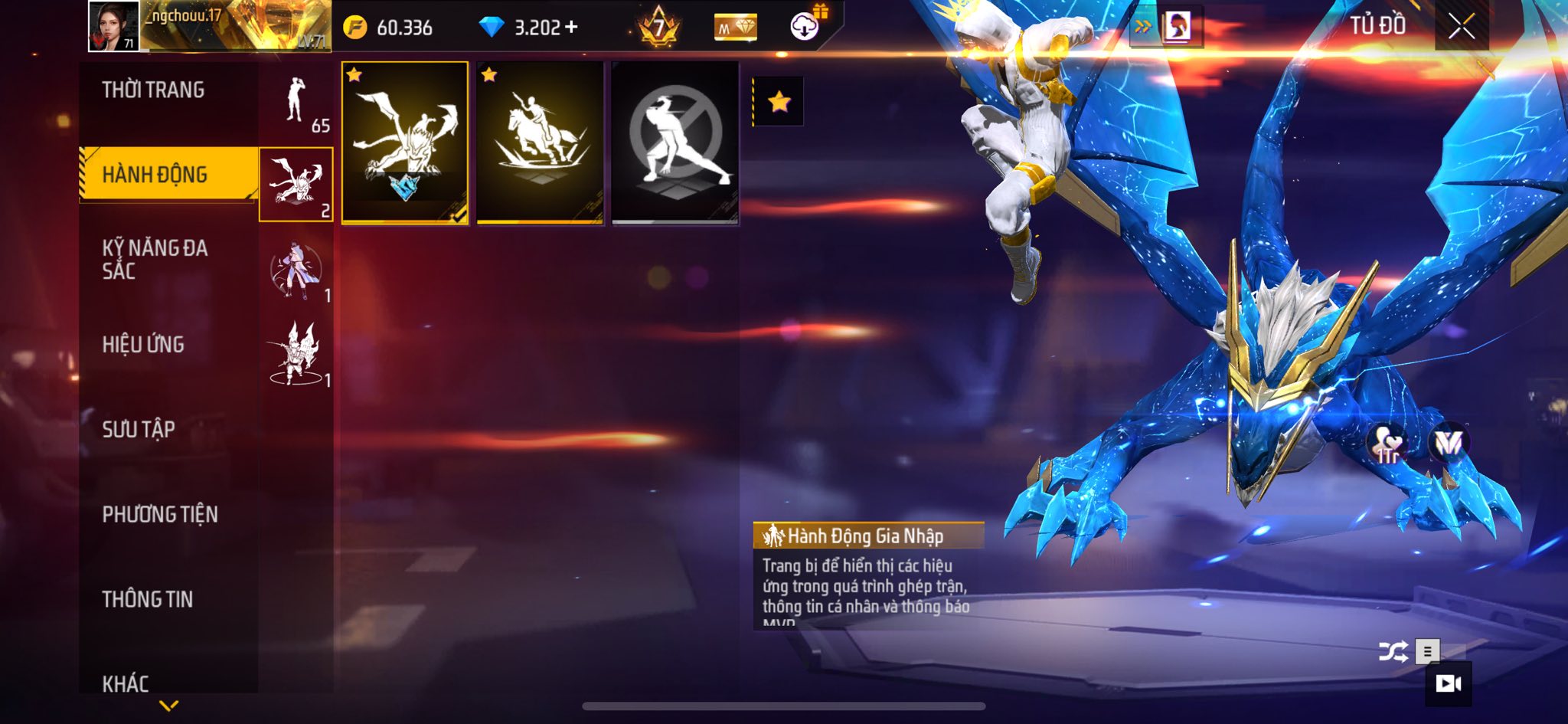
Task: Select the Hành Động category
Action: point(155,175)
